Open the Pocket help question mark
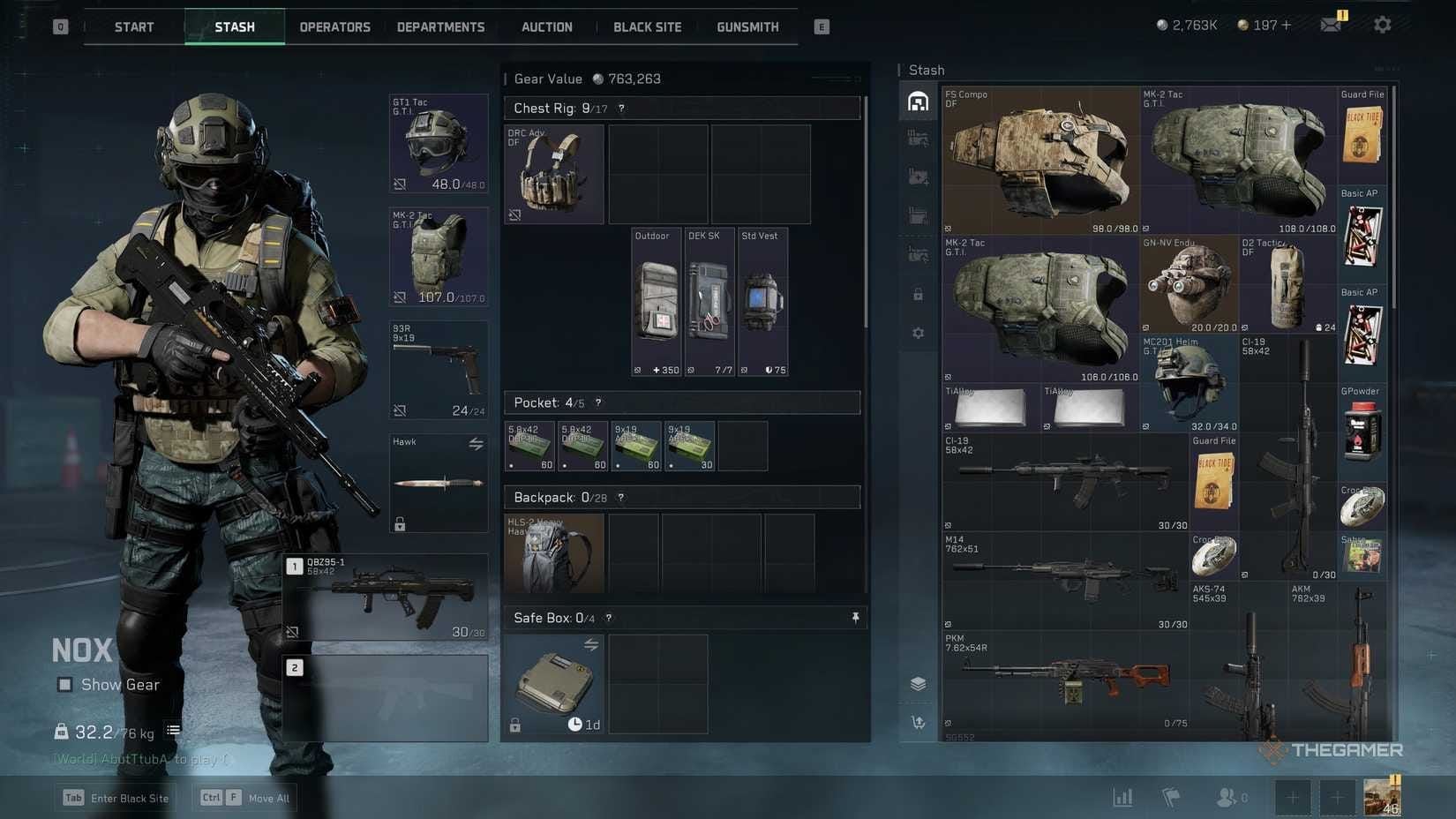 [x=597, y=402]
